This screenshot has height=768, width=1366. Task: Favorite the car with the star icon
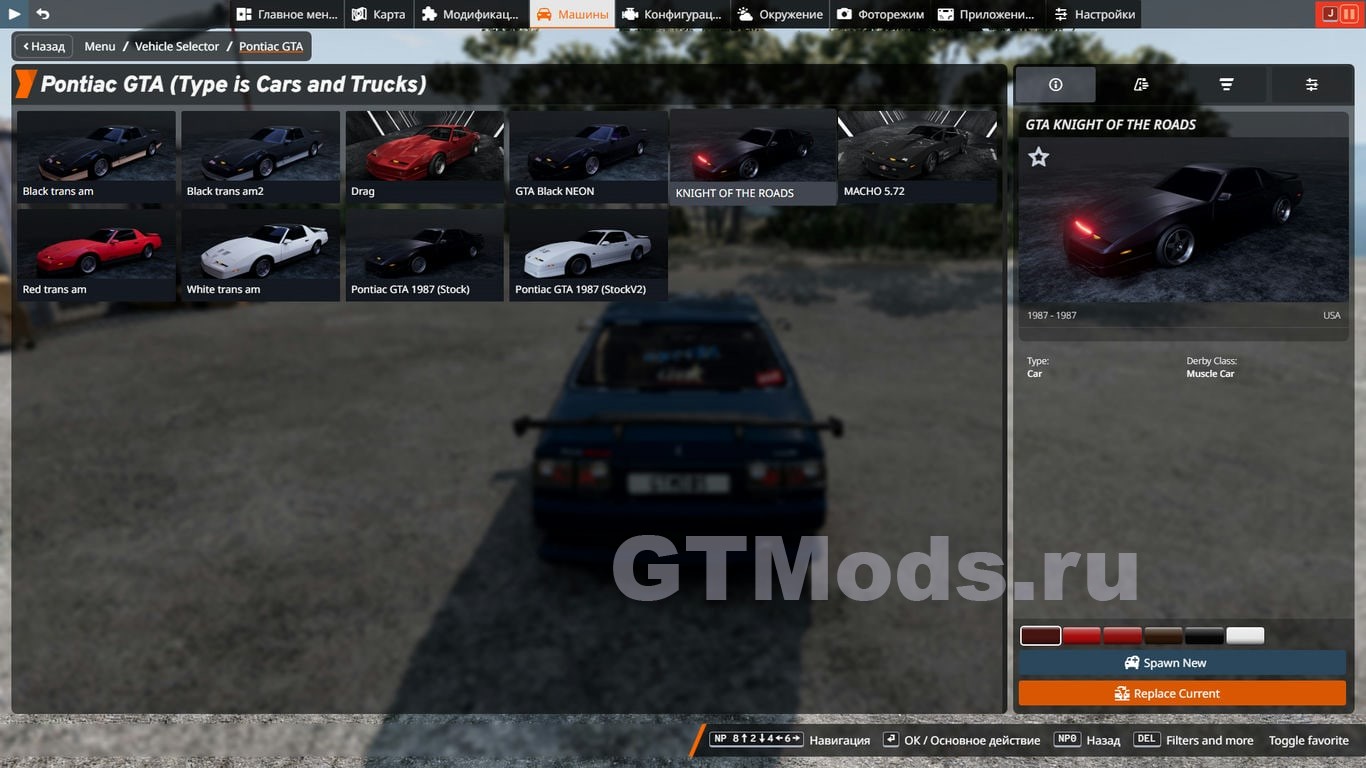[1039, 157]
